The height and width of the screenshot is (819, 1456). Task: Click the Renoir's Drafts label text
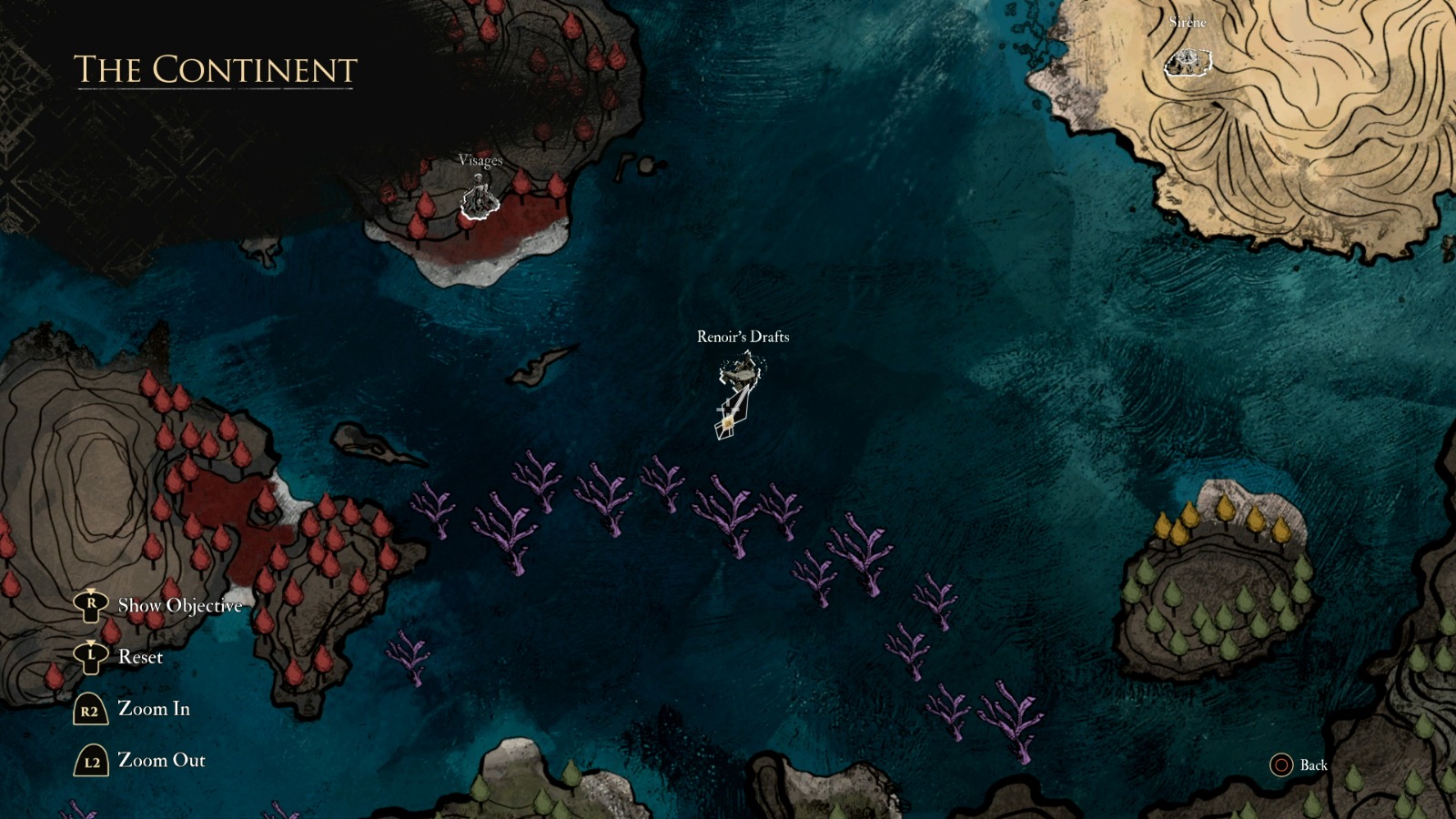742,337
